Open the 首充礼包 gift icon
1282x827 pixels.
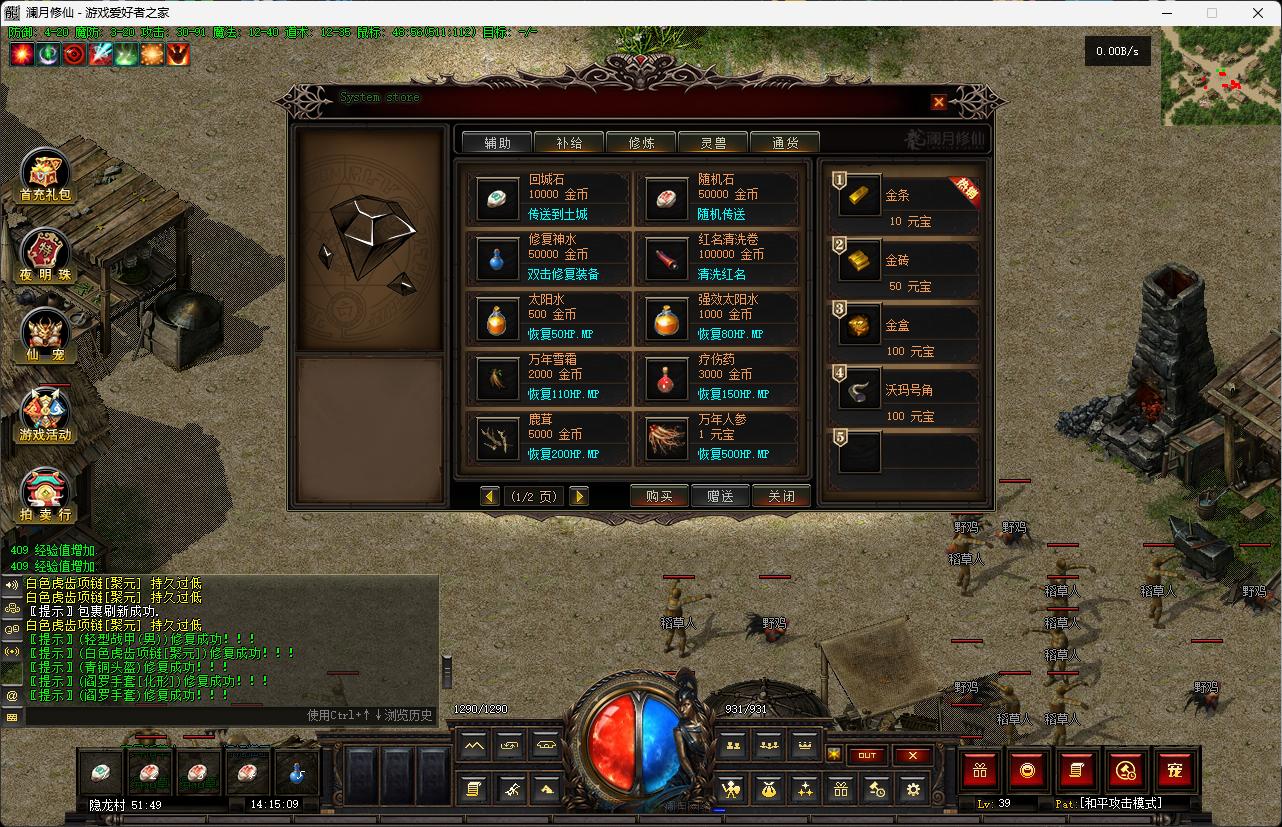coord(46,176)
